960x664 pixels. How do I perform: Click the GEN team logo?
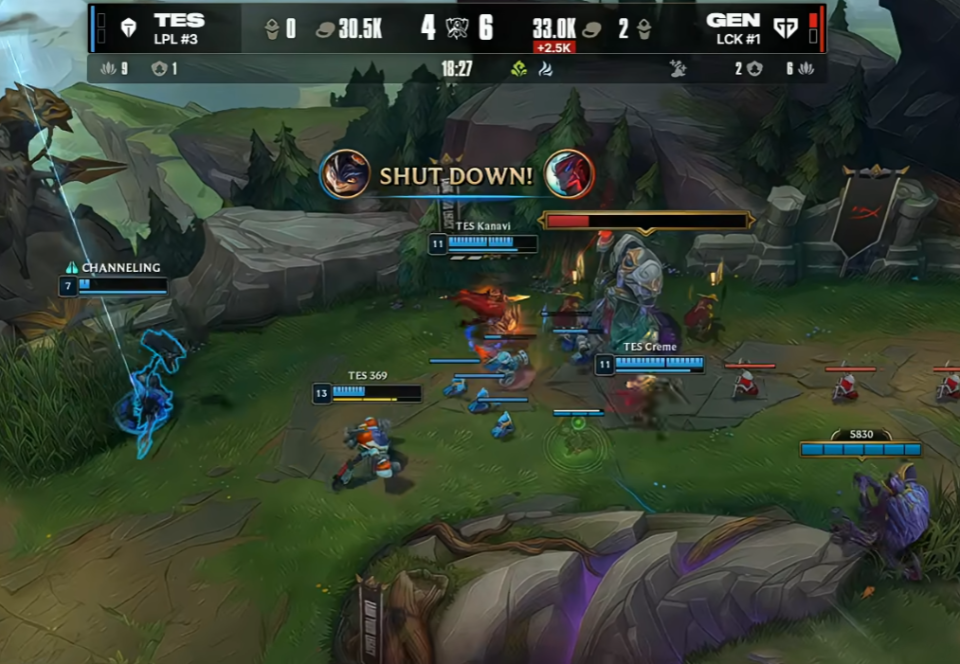pos(786,28)
